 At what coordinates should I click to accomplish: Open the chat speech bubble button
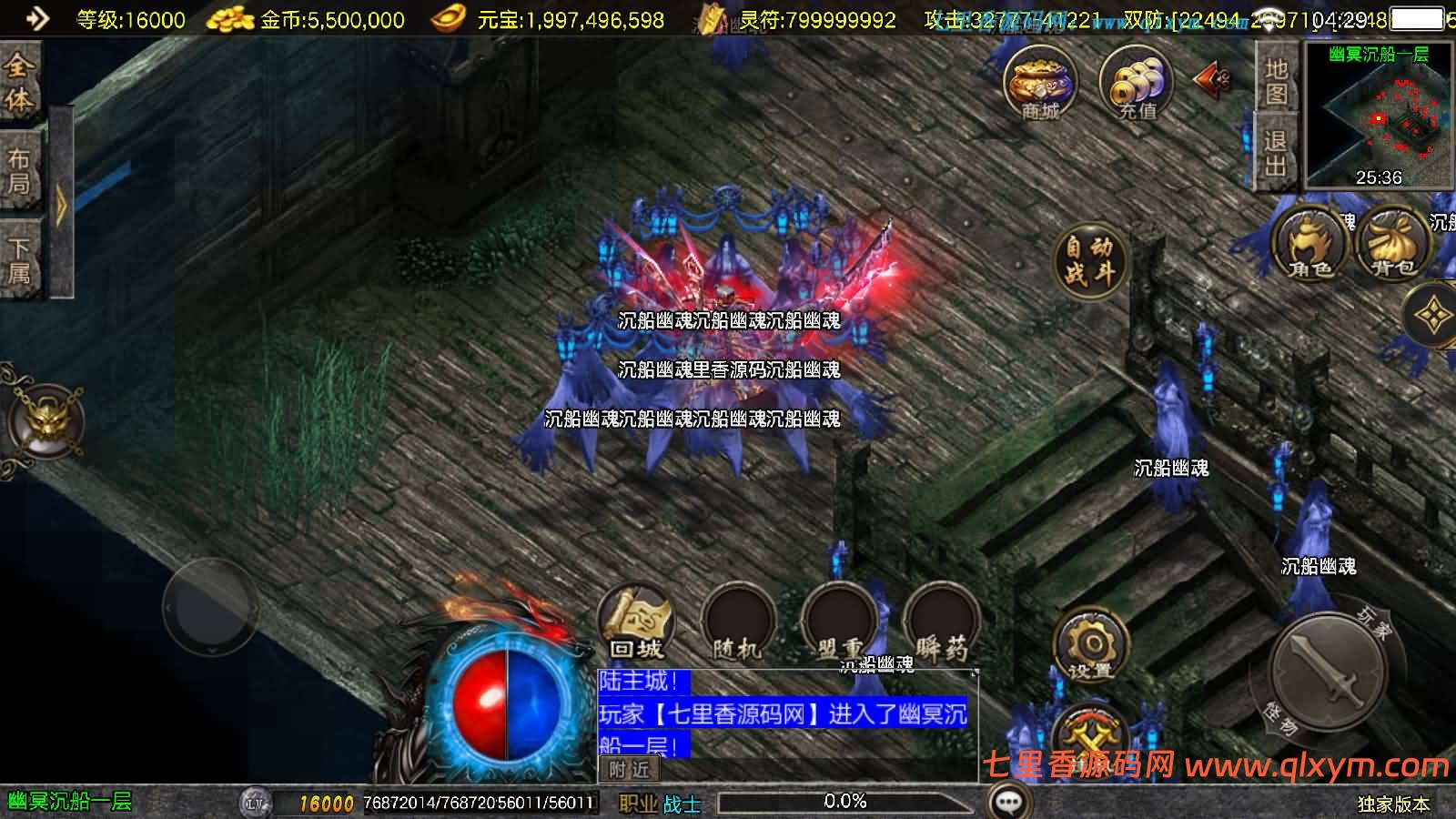click(1009, 802)
